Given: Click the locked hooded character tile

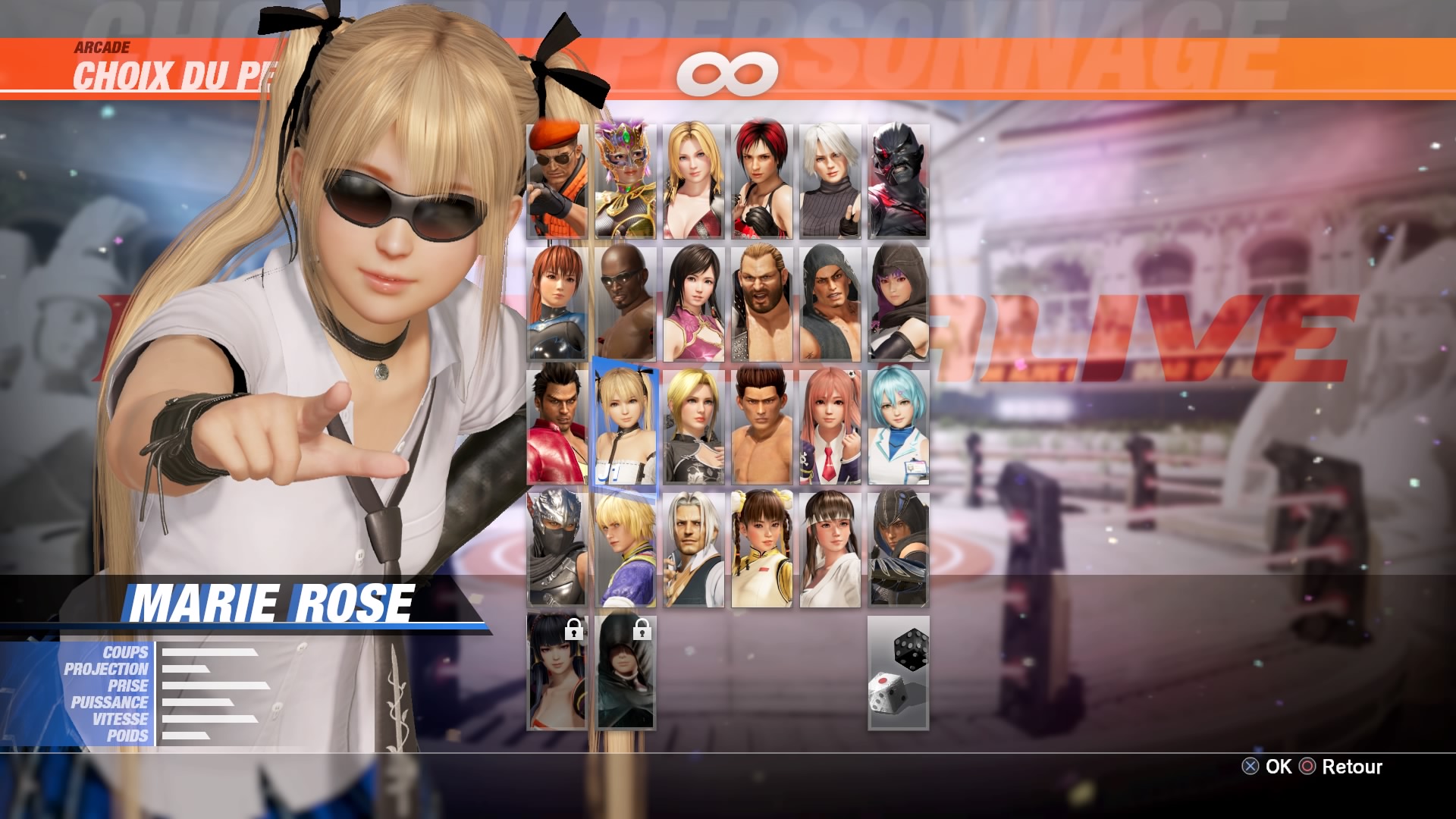Looking at the screenshot, I should [625, 672].
